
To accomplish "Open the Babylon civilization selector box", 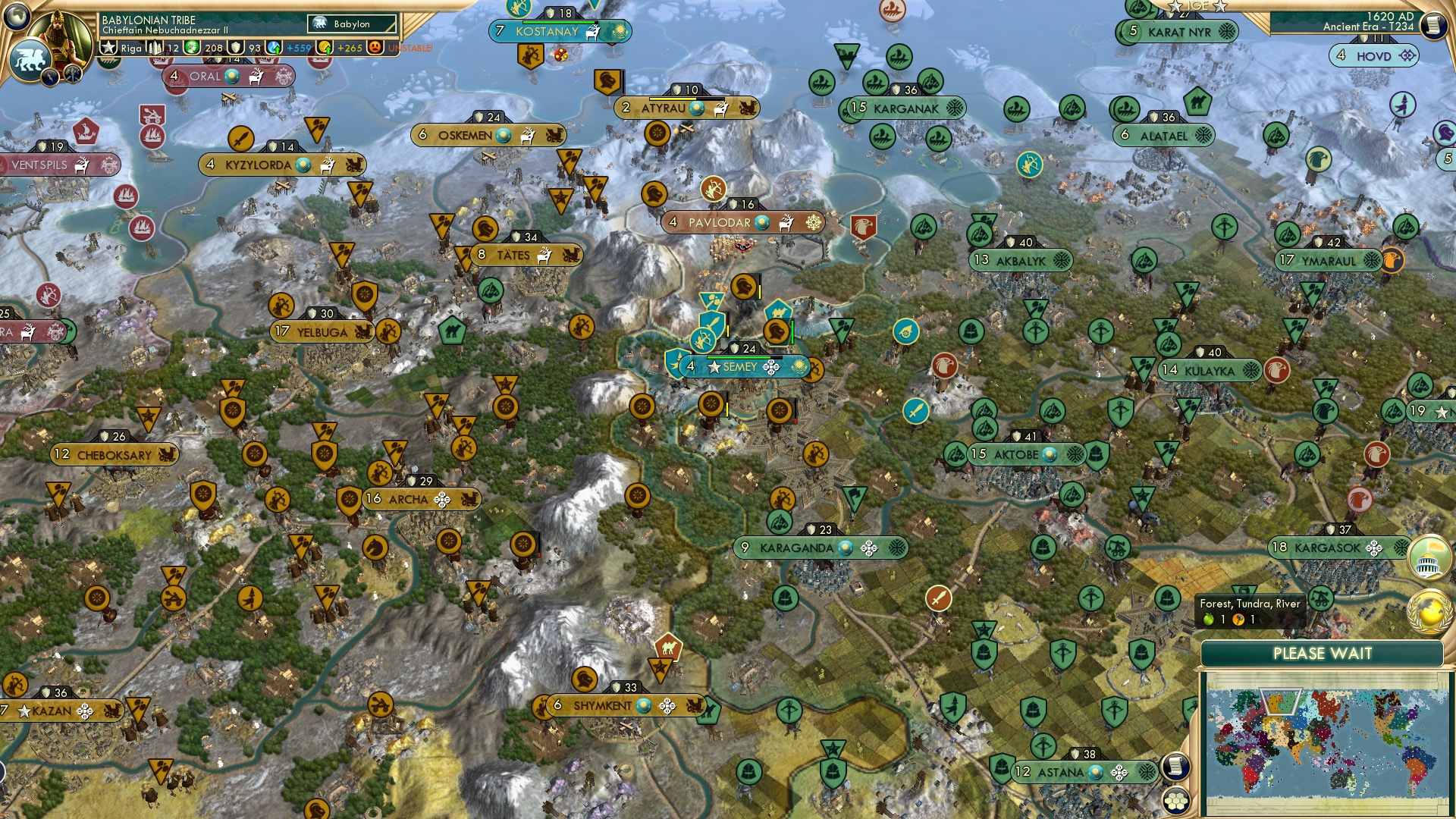I will tap(350, 24).
